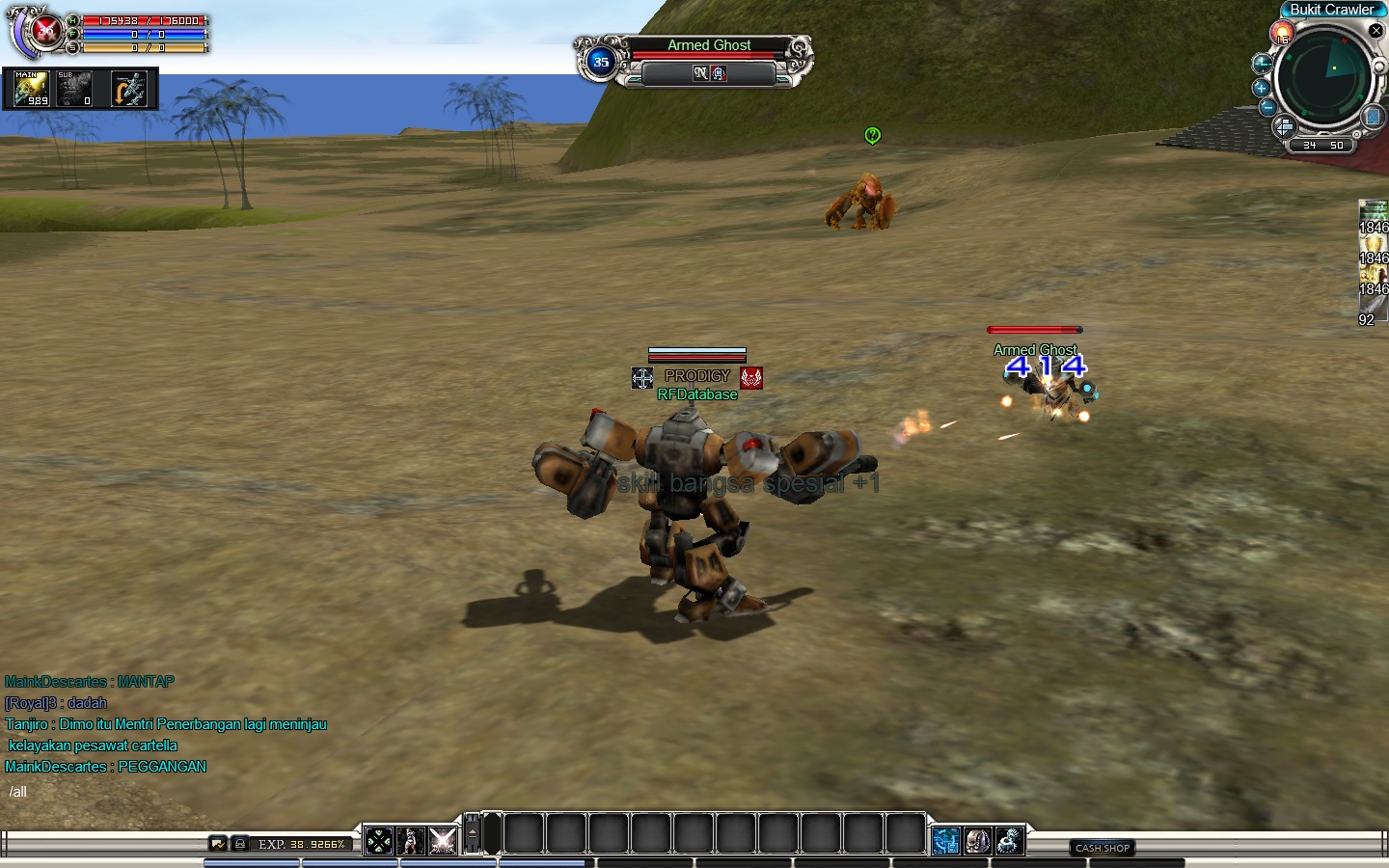Open the blue map button beside the radar
1389x868 pixels.
point(1373,118)
